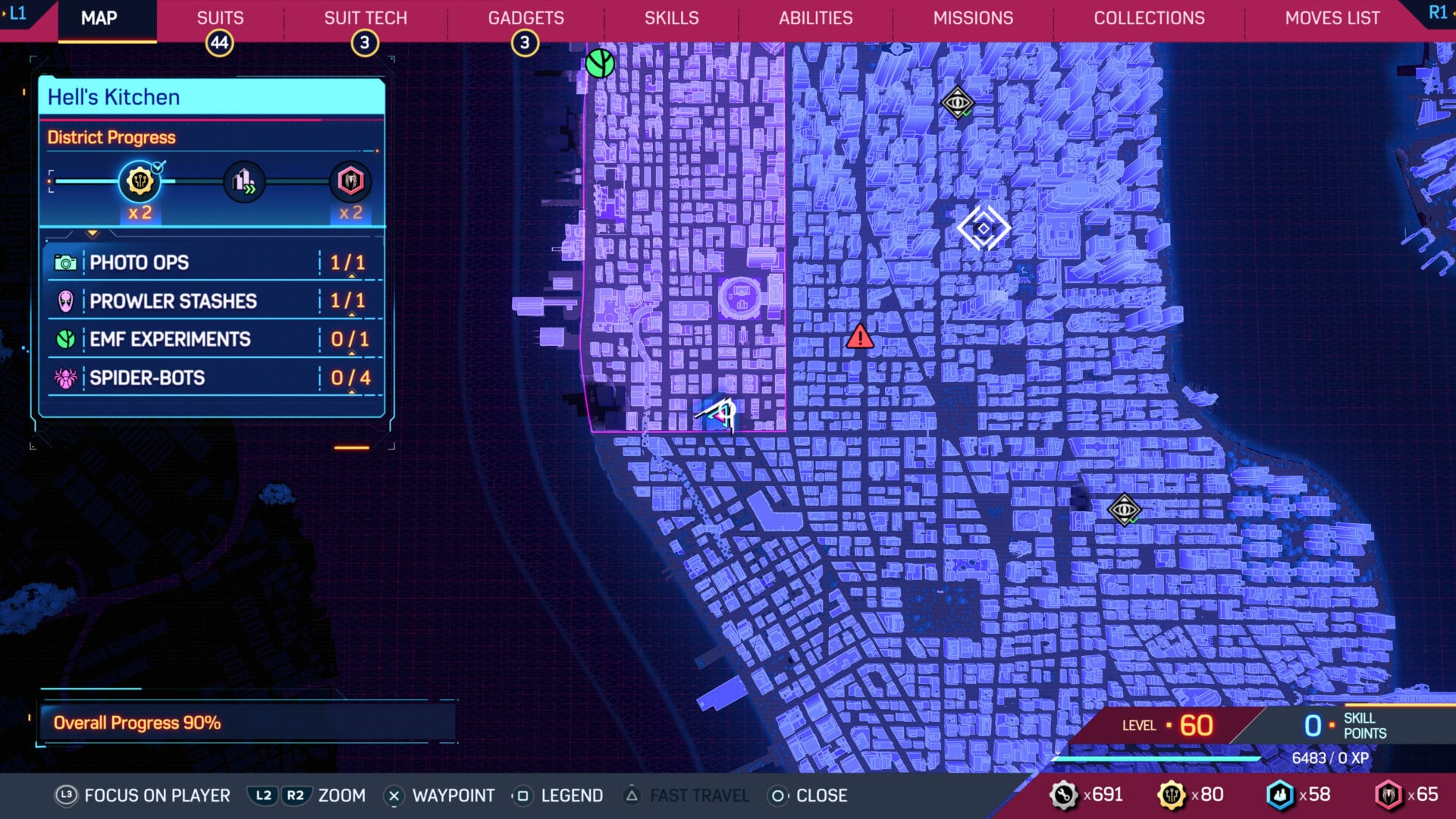Select the building milestone icon on progress track
Screen dimensions: 1456x819
243,181
